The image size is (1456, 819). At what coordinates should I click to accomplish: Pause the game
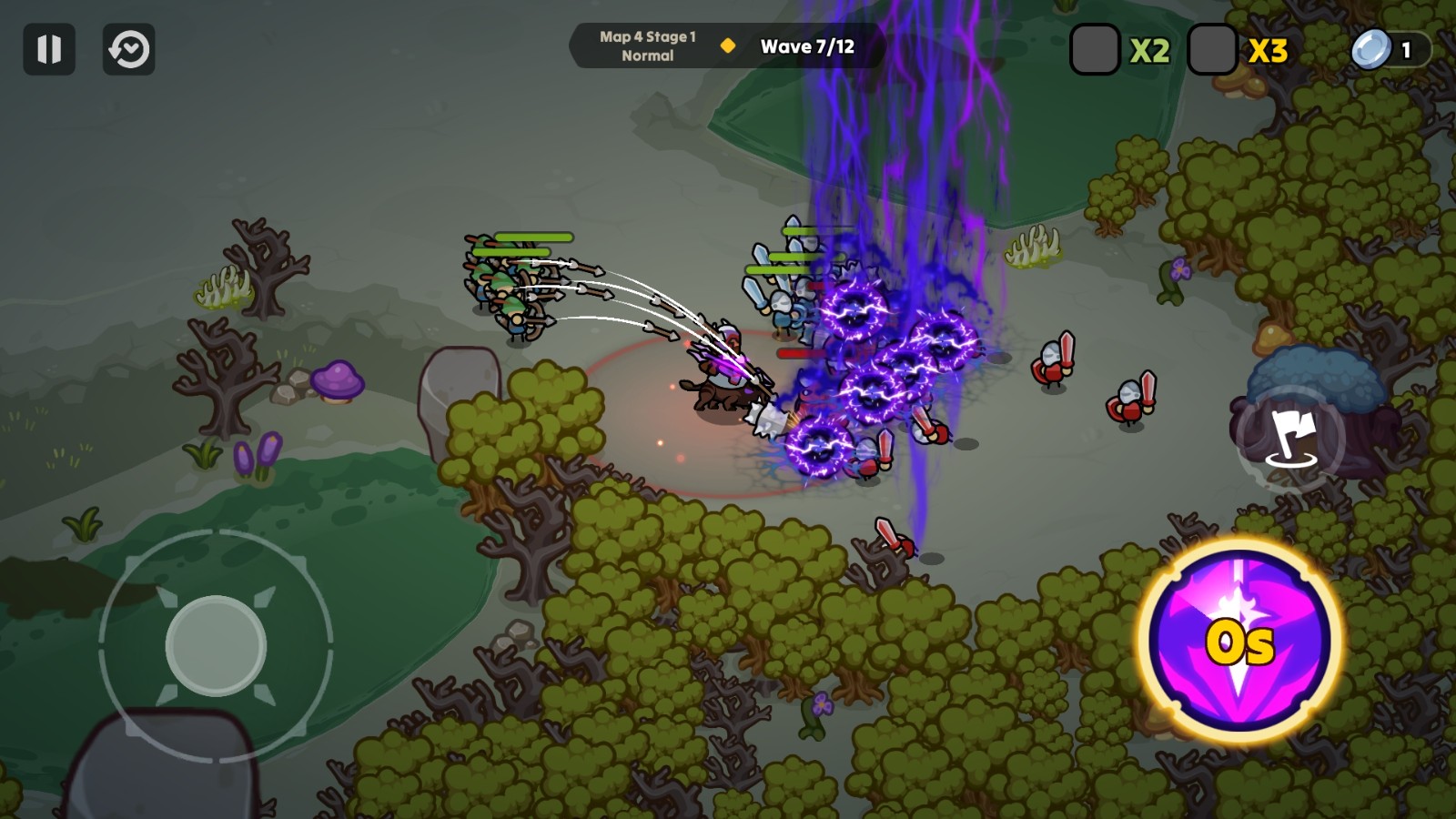coord(49,49)
